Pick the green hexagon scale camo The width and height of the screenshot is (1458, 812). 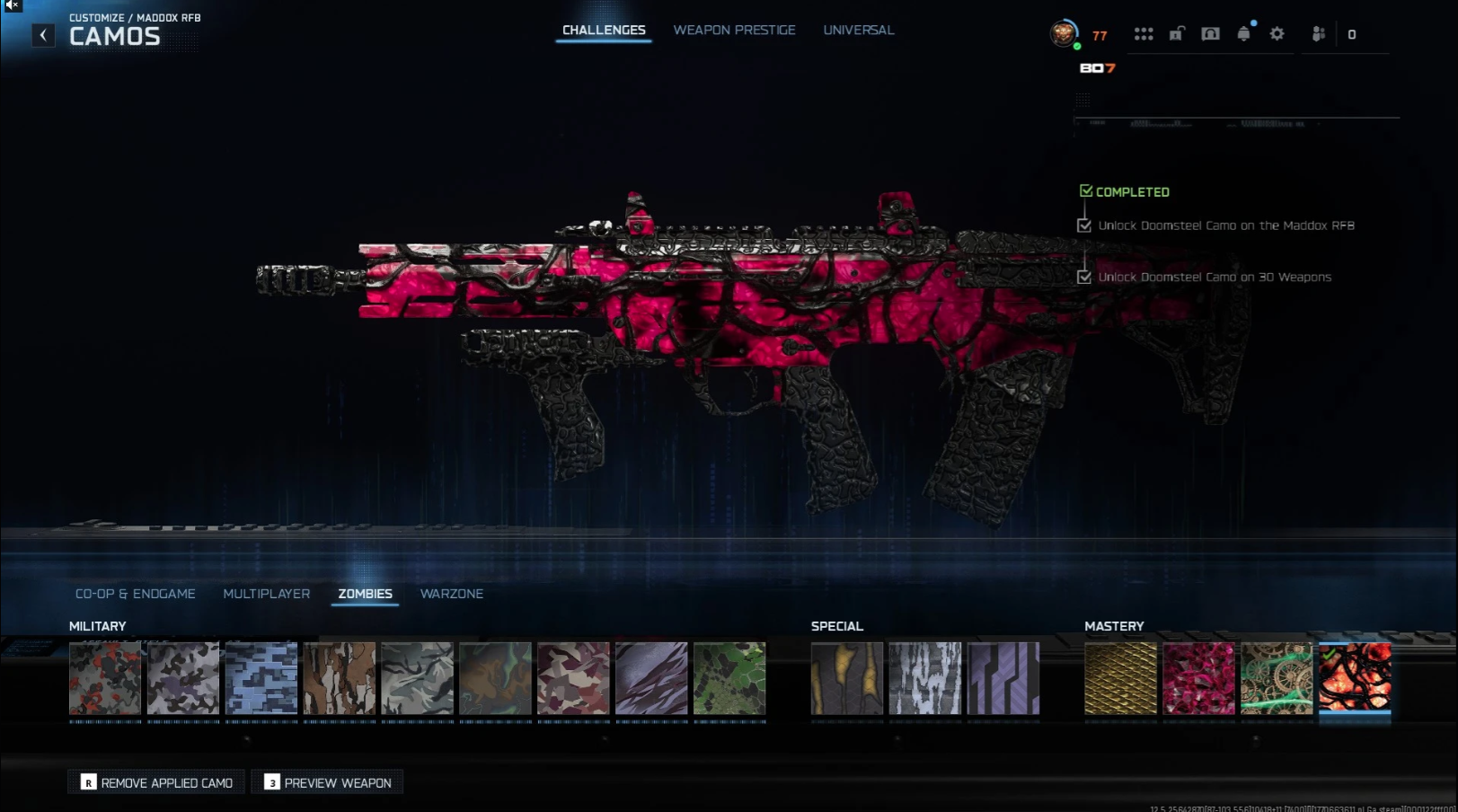tap(729, 678)
